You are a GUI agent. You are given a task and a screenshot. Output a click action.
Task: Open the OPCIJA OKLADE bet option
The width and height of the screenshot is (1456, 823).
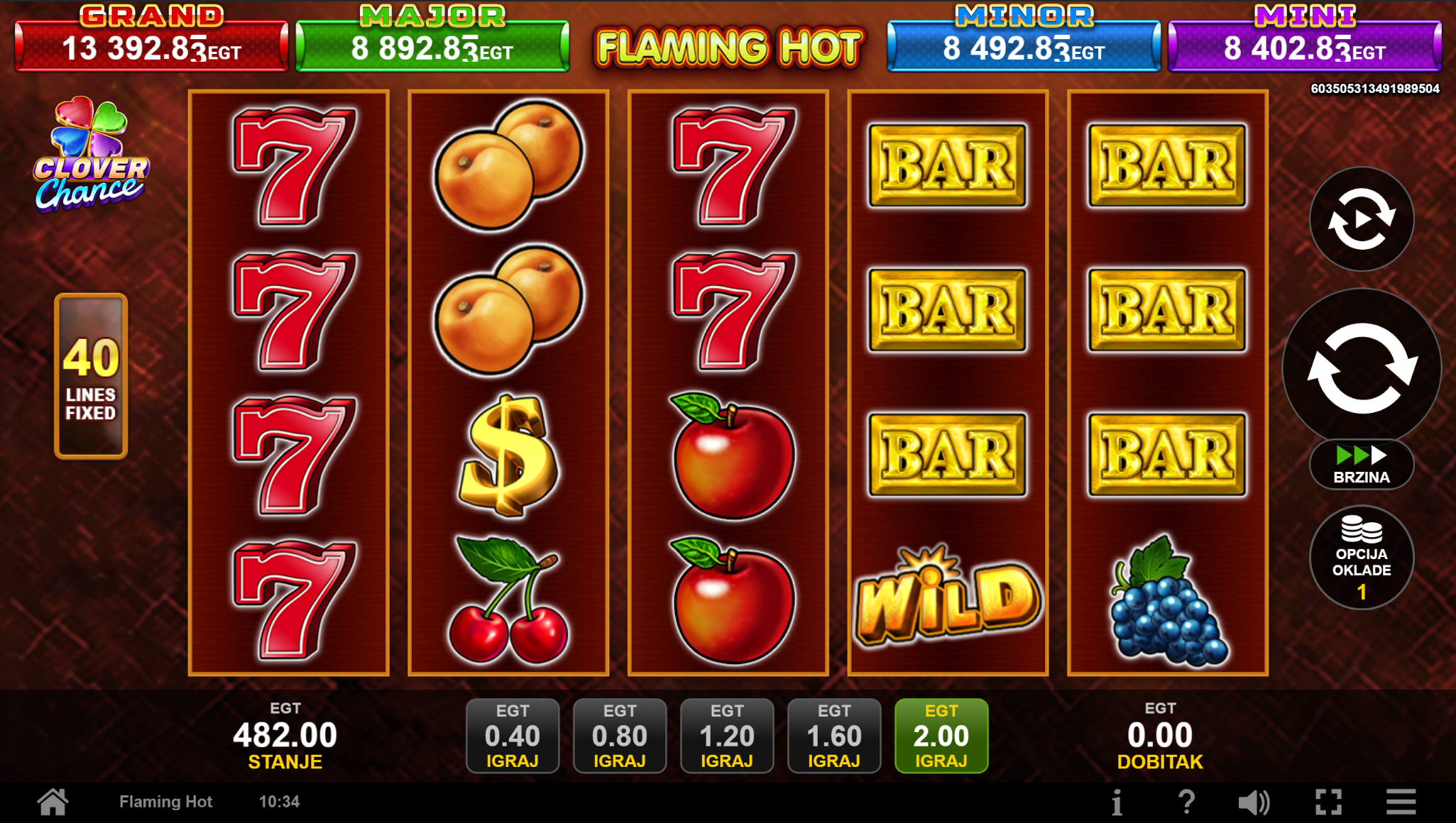[1362, 558]
